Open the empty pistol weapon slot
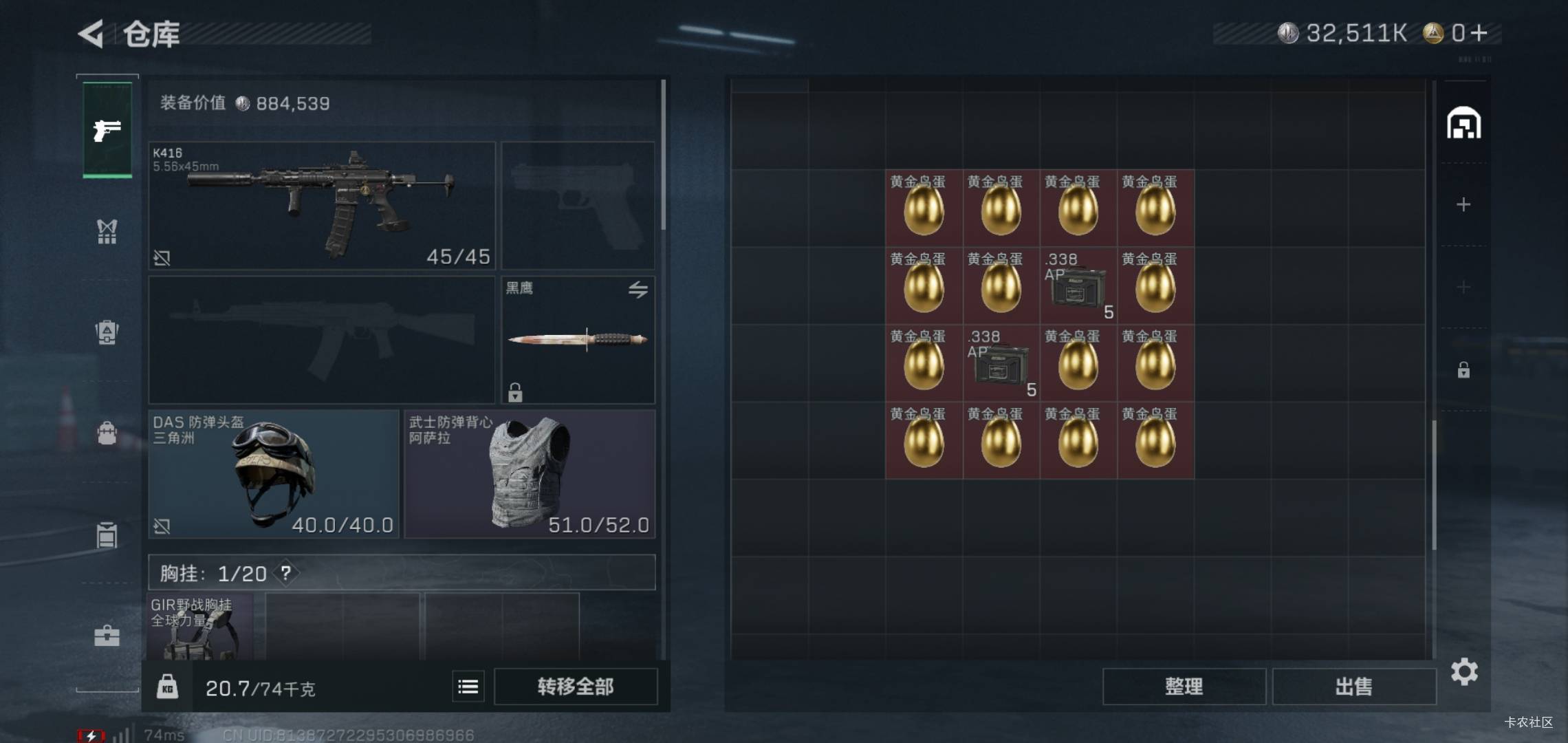This screenshot has height=743, width=1568. click(x=578, y=205)
